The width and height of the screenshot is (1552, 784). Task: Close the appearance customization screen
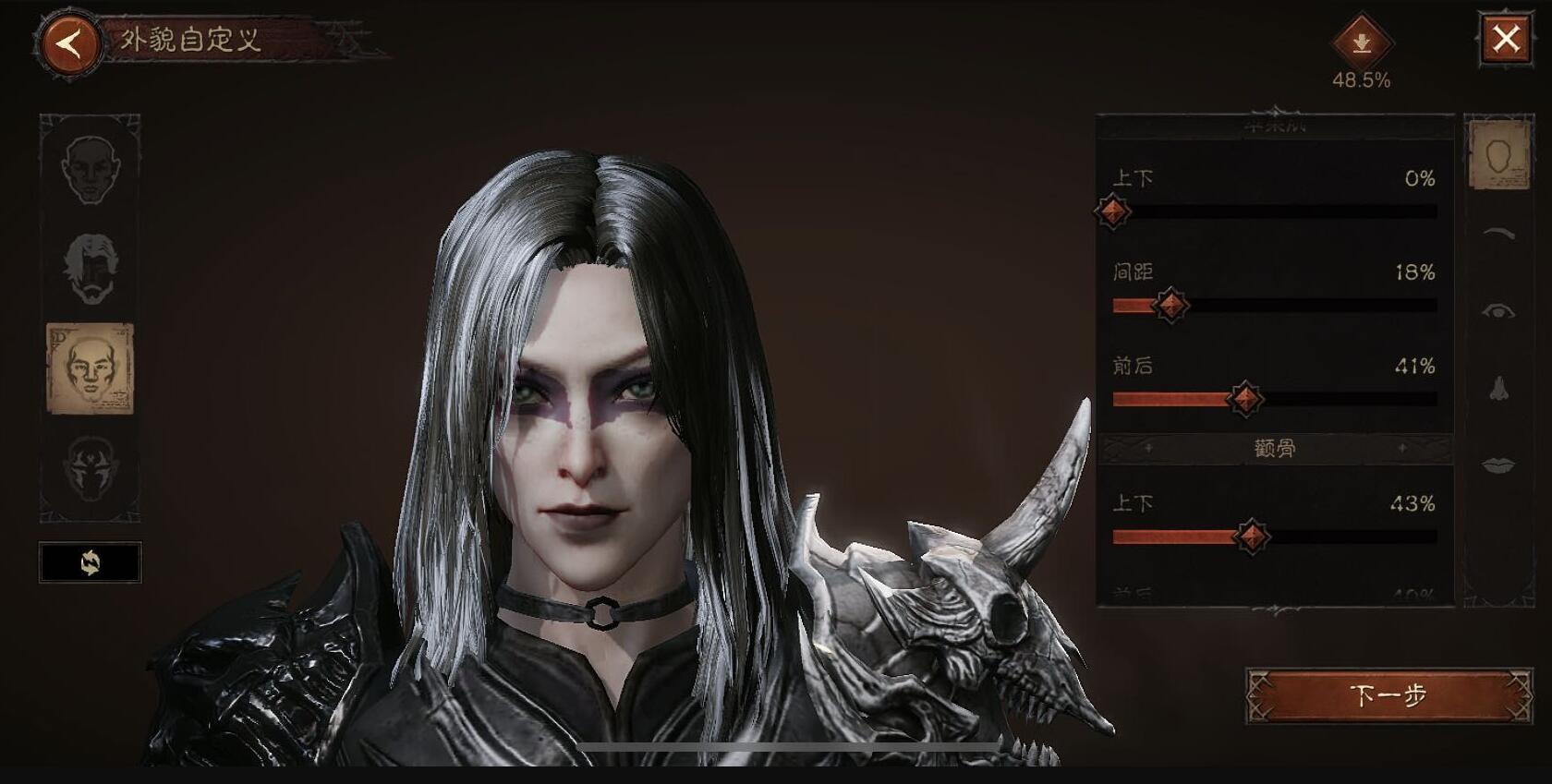[1506, 40]
